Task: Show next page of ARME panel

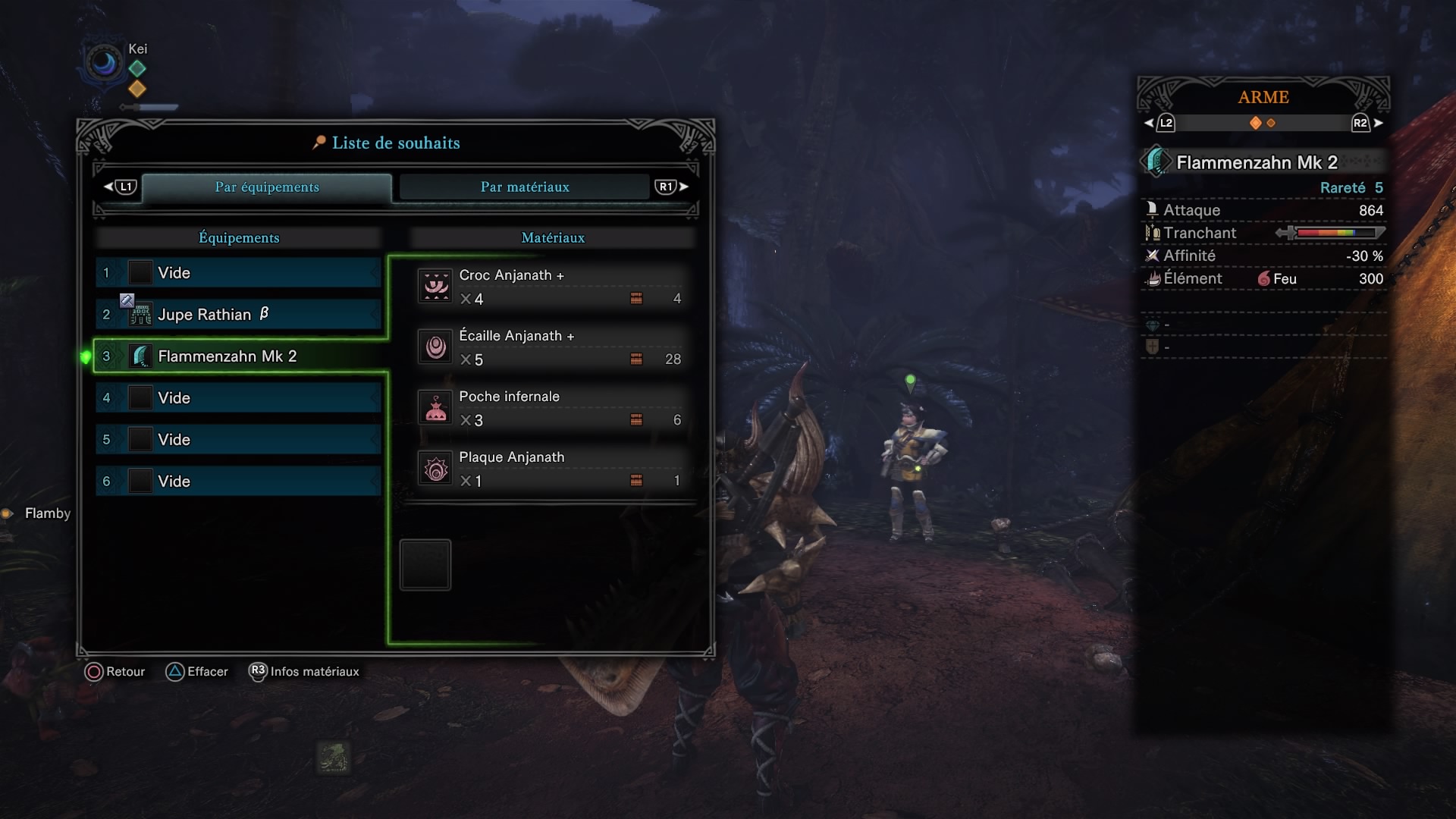Action: (1367, 123)
